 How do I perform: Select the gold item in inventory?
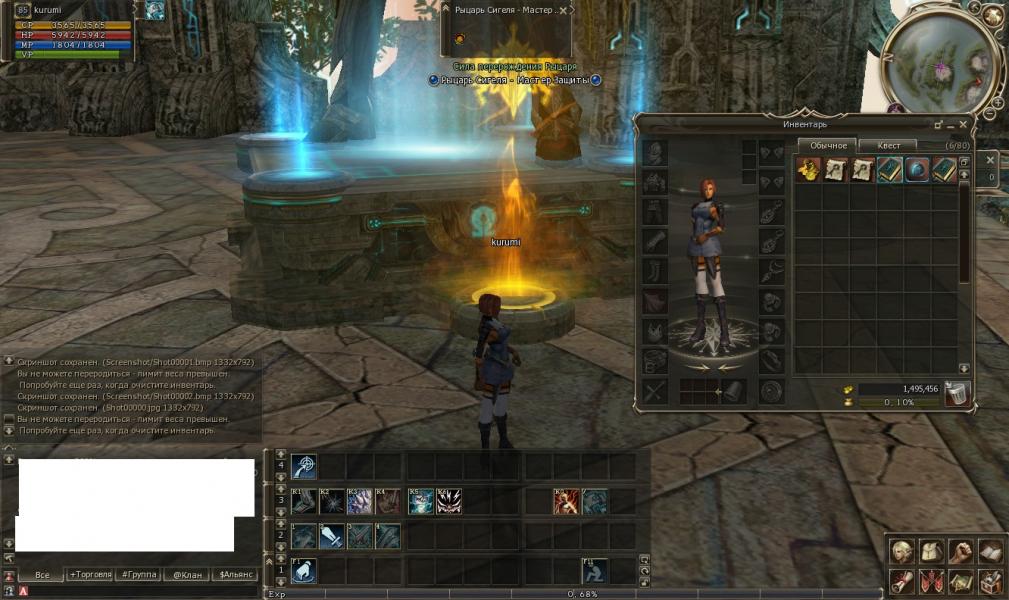(808, 170)
